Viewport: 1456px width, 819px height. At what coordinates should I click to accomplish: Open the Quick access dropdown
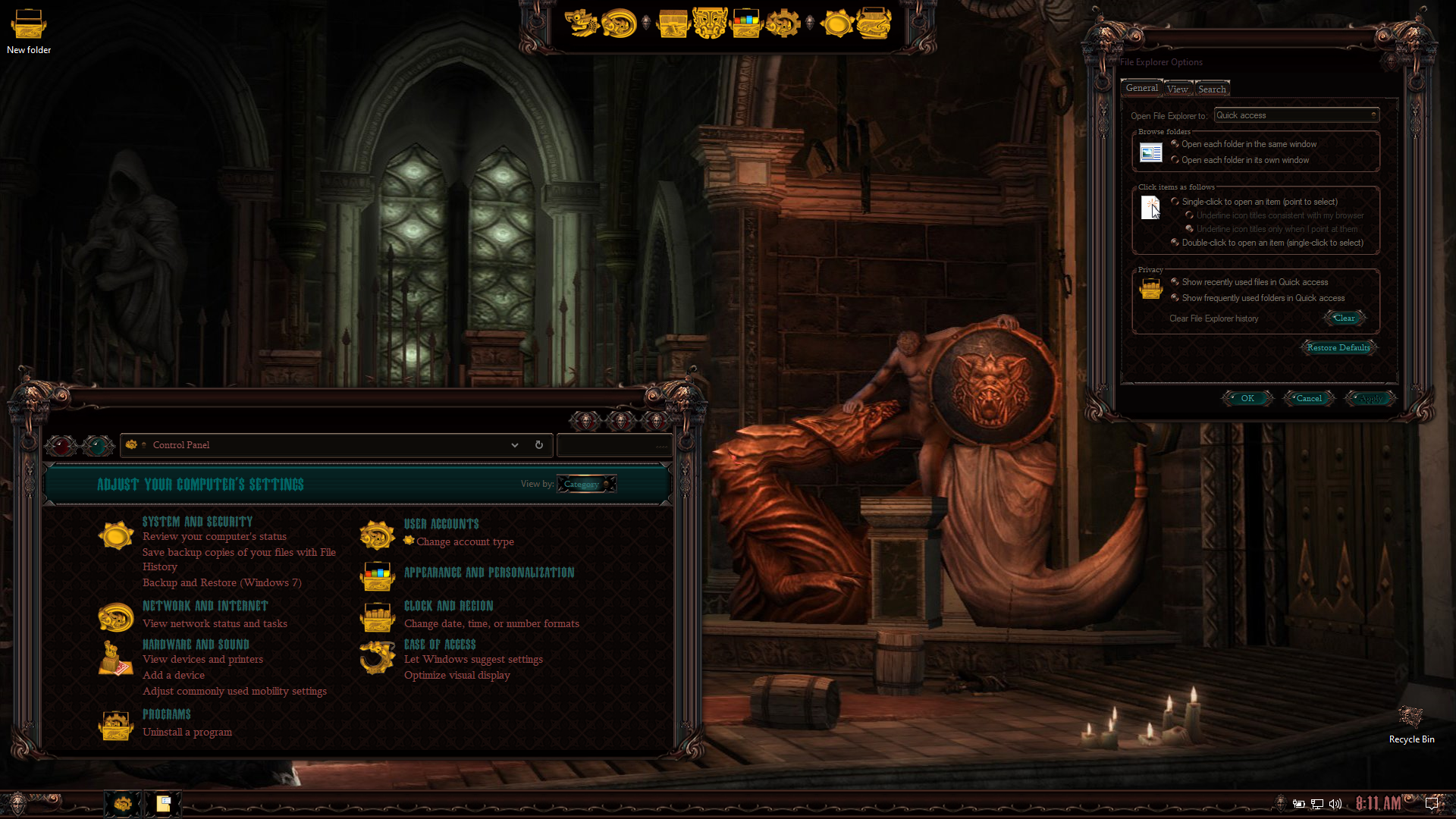(x=1296, y=115)
